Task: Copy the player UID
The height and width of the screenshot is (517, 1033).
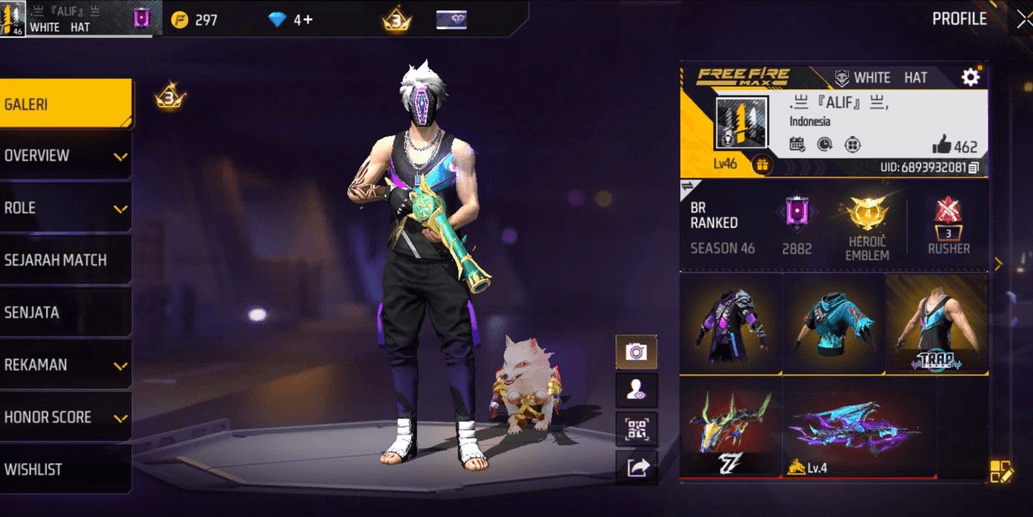Action: (974, 167)
